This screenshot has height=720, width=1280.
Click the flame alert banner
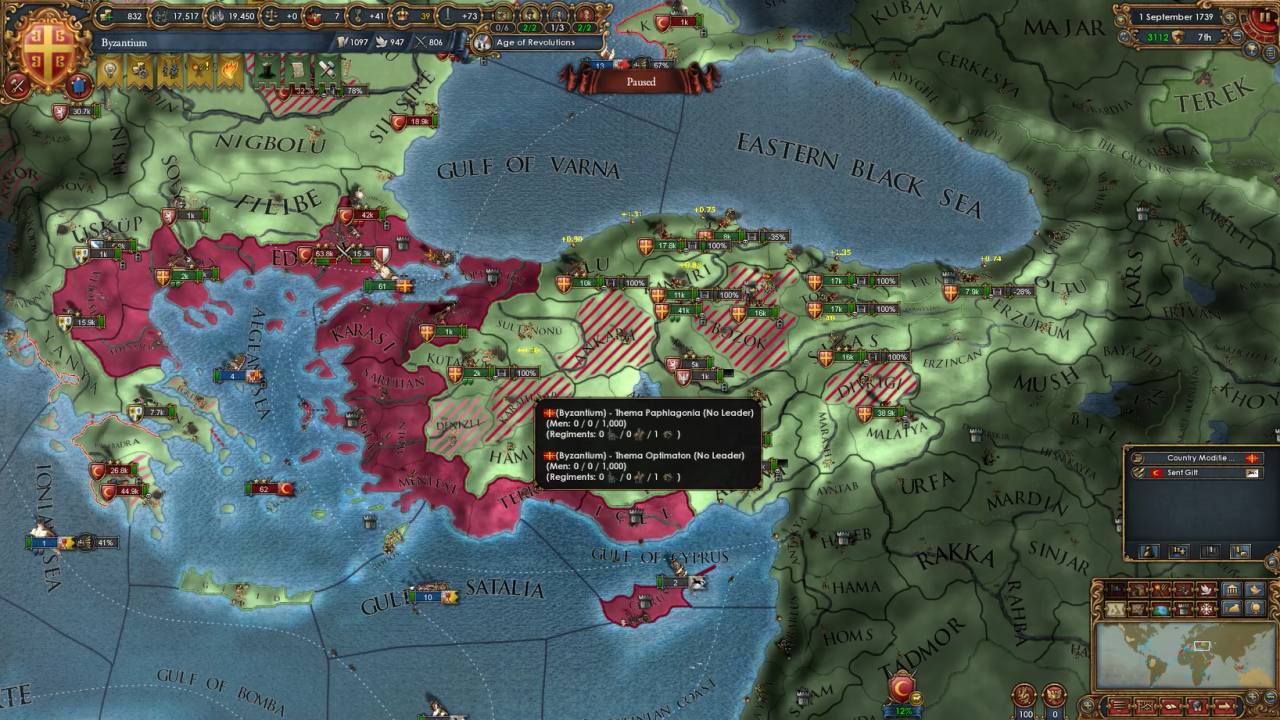pyautogui.click(x=229, y=70)
